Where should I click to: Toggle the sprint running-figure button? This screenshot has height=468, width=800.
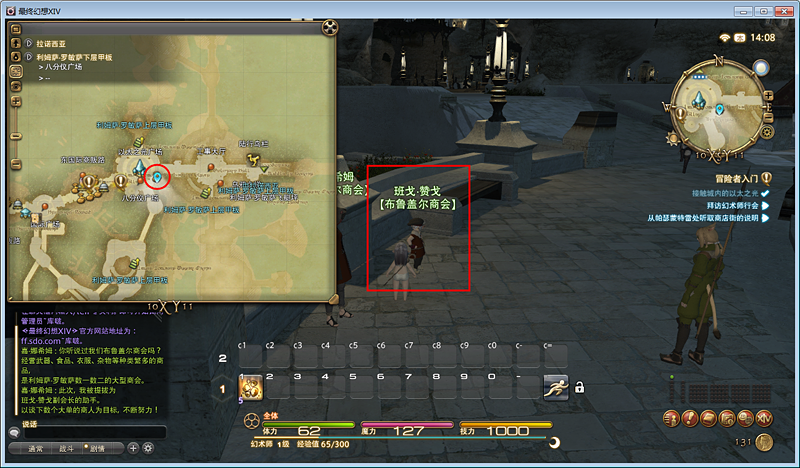coord(555,387)
